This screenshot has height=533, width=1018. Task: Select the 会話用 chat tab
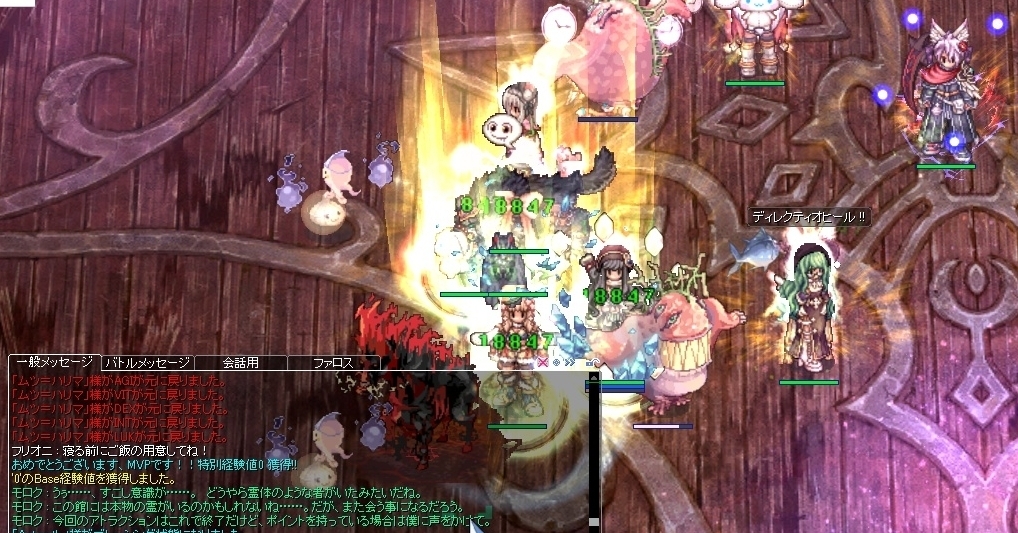pos(240,362)
